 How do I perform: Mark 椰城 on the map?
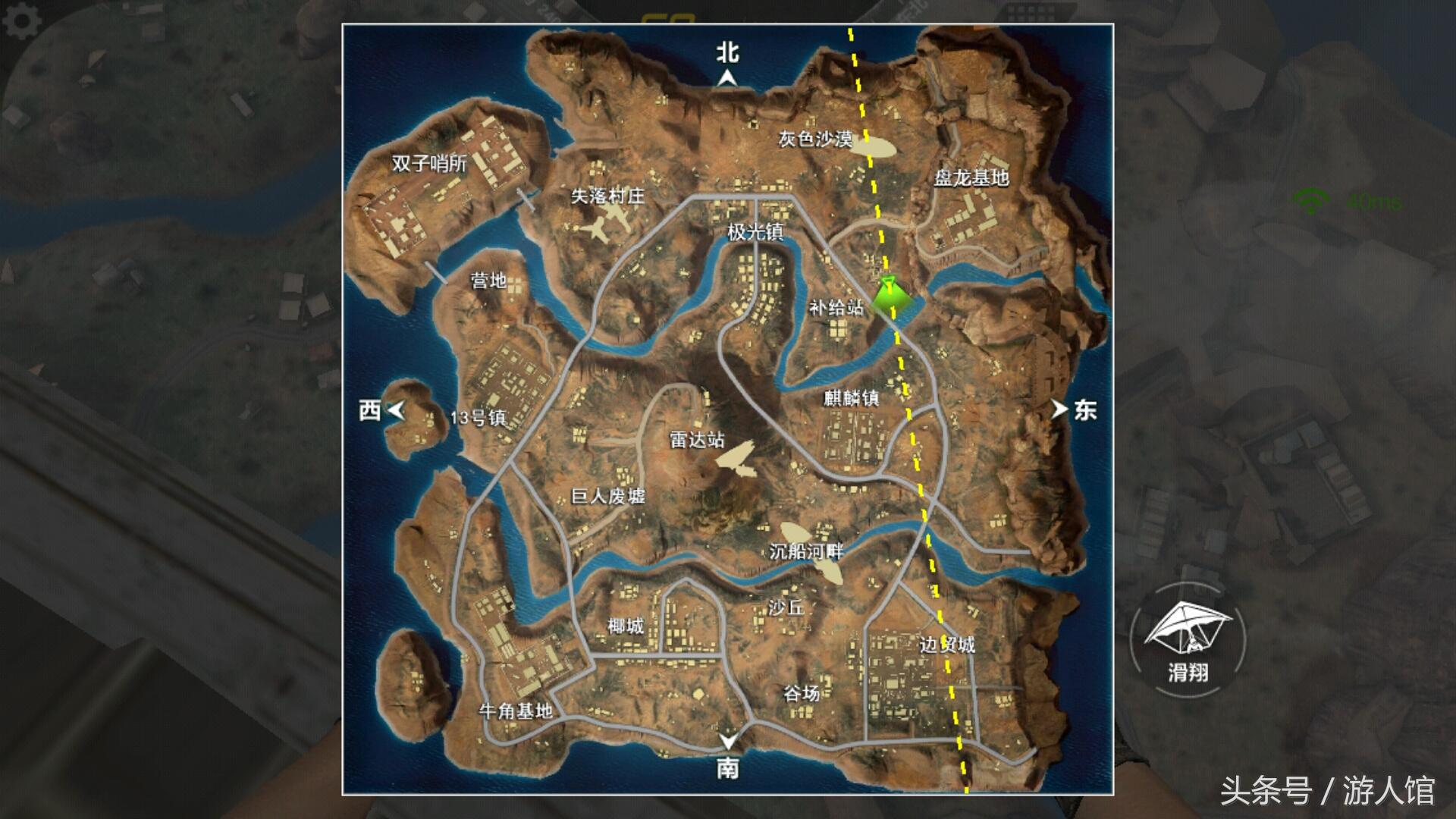click(x=626, y=626)
